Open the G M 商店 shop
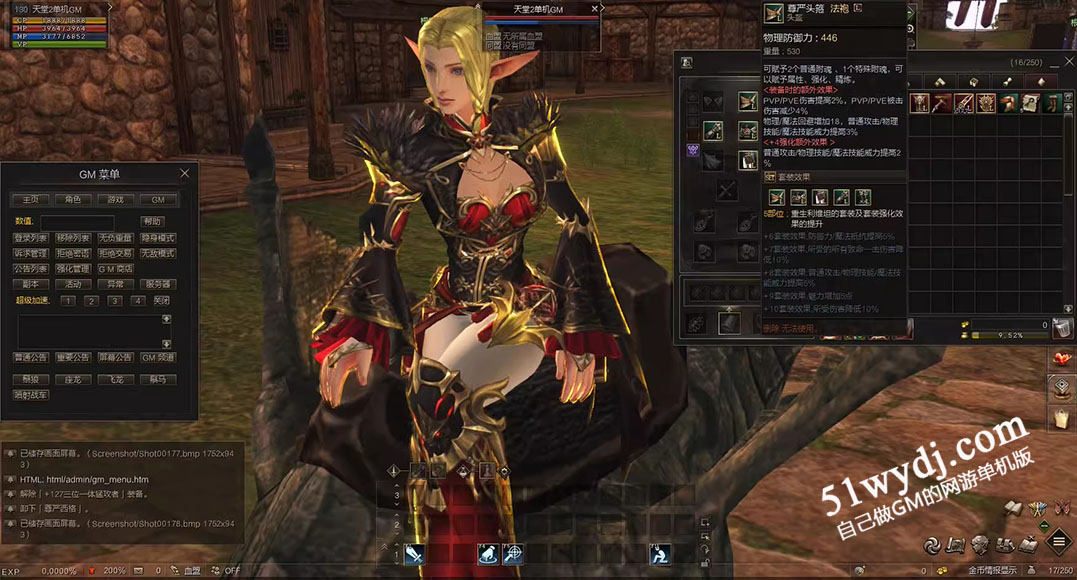 click(115, 269)
